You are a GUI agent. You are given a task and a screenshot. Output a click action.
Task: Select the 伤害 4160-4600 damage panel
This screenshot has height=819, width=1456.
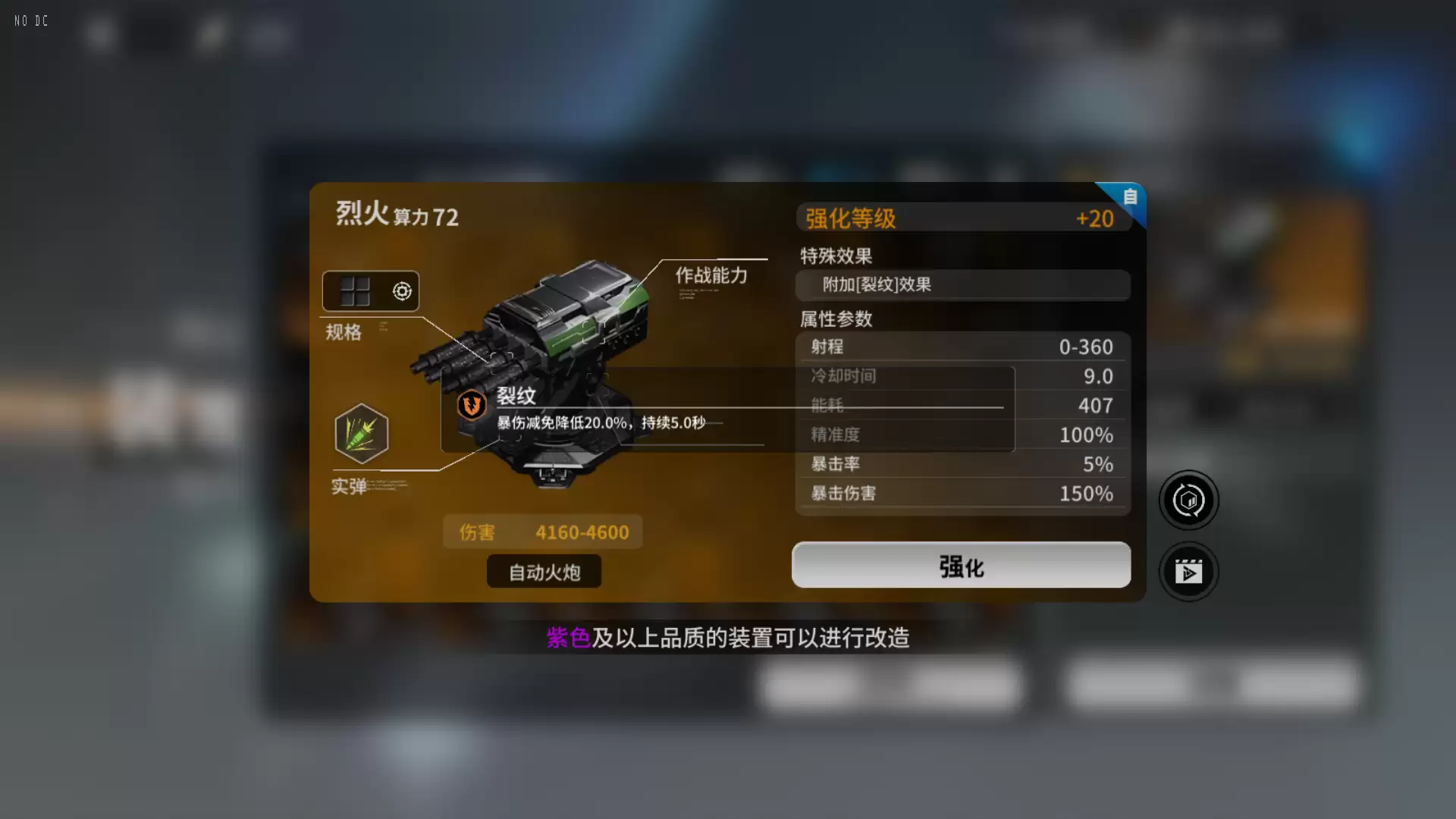pyautogui.click(x=543, y=532)
